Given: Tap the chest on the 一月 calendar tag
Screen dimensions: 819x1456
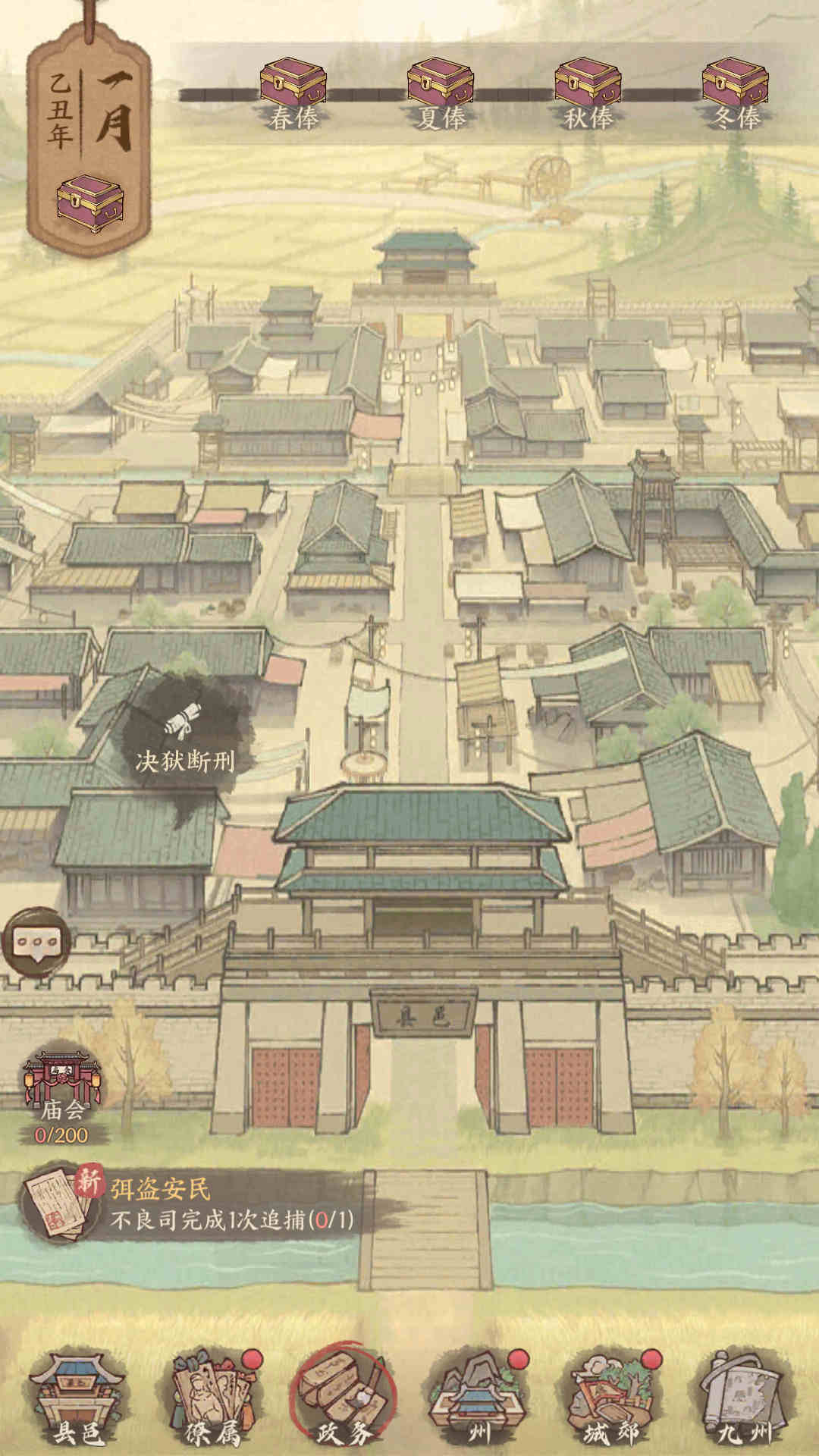Looking at the screenshot, I should click(90, 203).
